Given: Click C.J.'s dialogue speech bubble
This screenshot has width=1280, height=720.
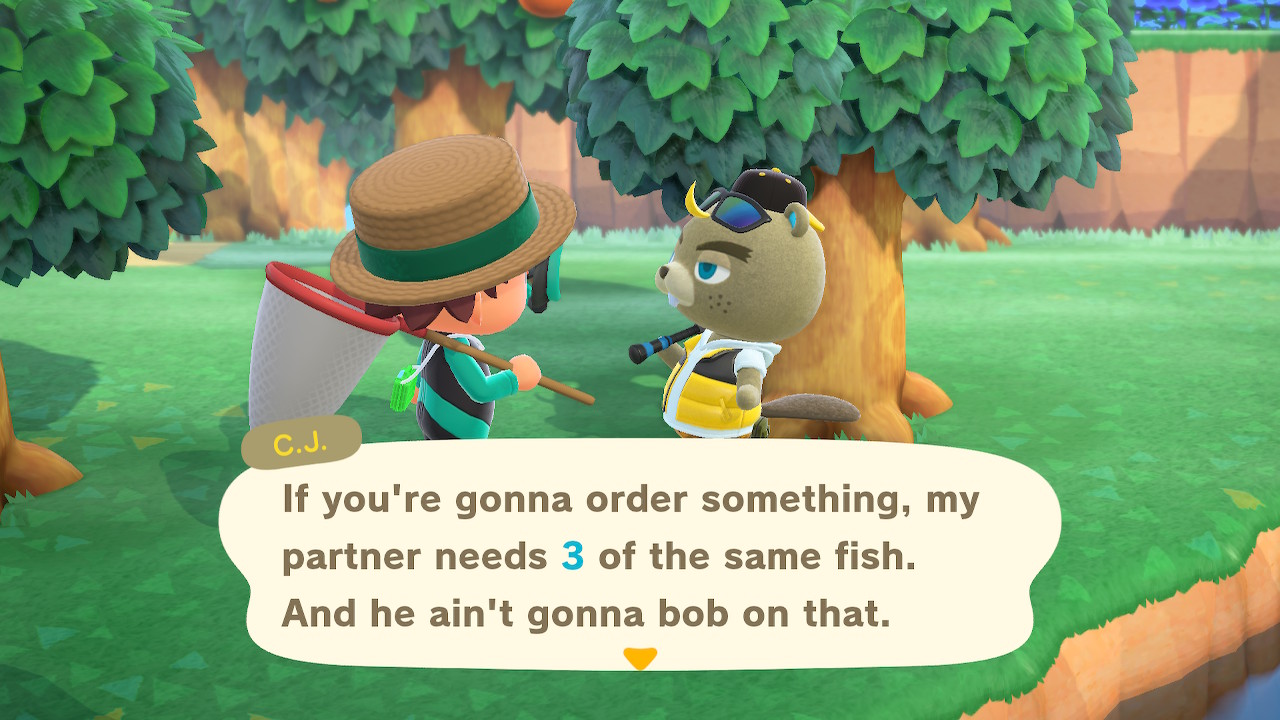Looking at the screenshot, I should click(640, 555).
